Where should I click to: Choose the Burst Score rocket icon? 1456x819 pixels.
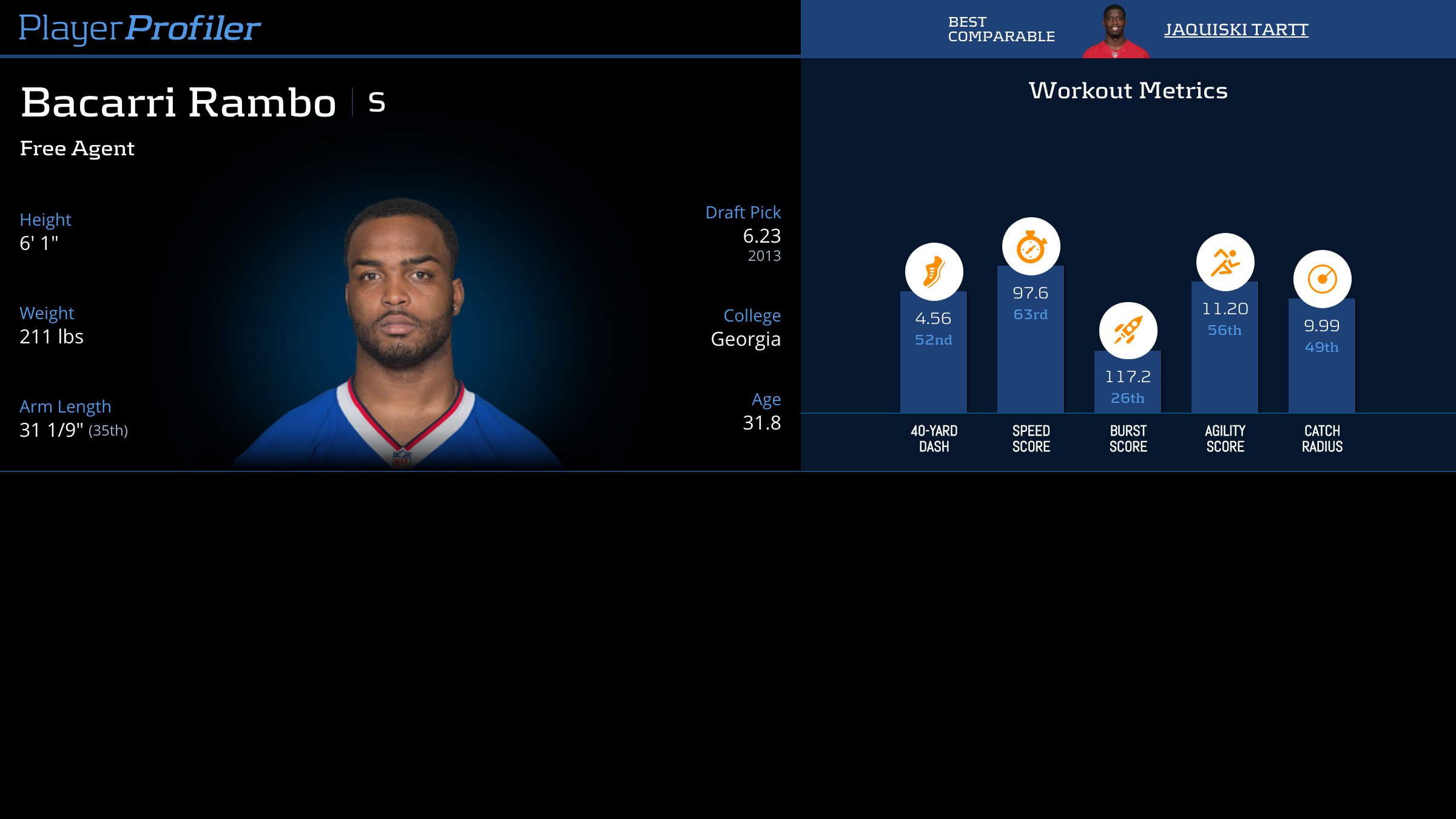[x=1128, y=331]
